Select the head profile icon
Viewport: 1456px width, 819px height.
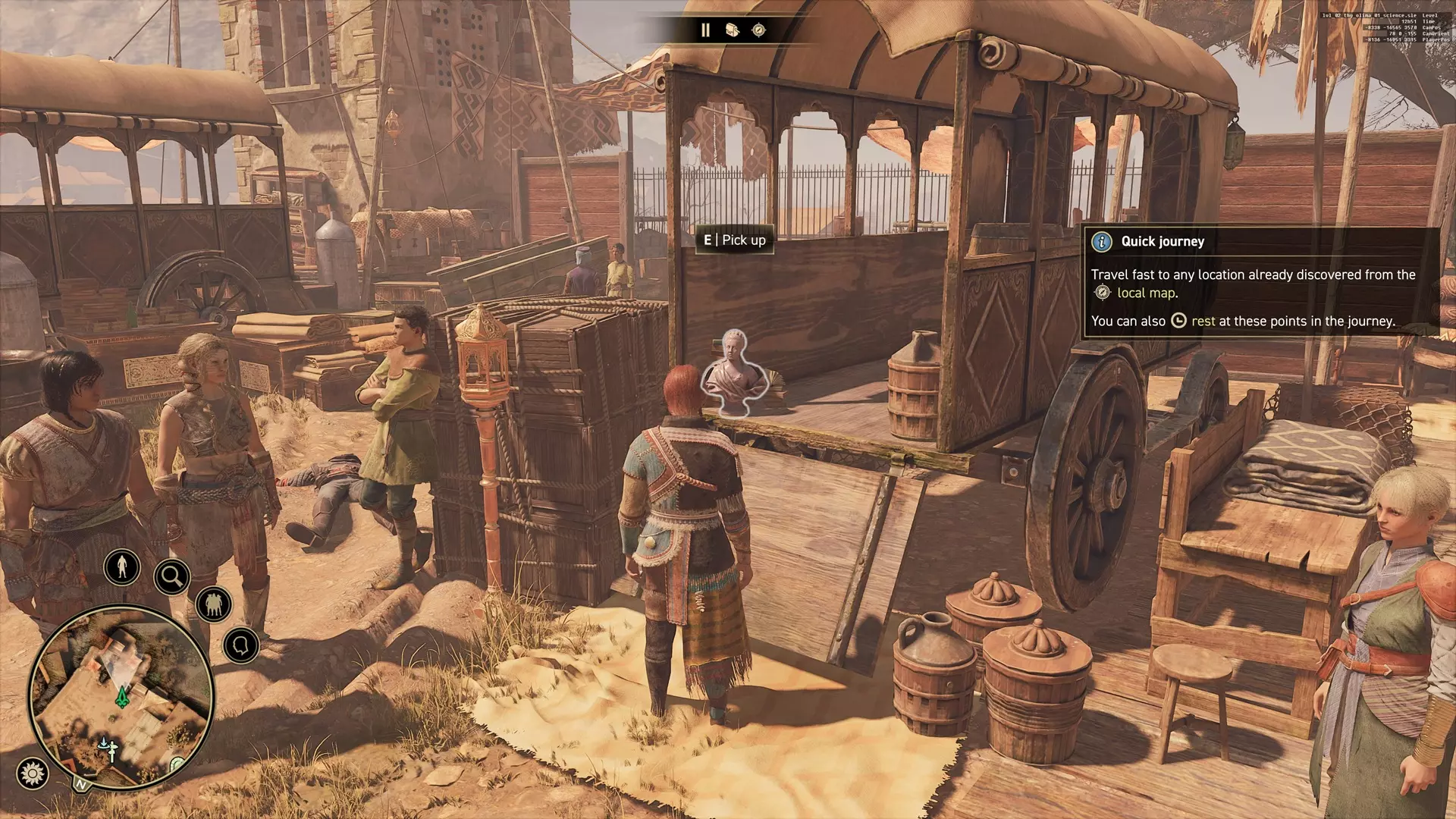241,646
